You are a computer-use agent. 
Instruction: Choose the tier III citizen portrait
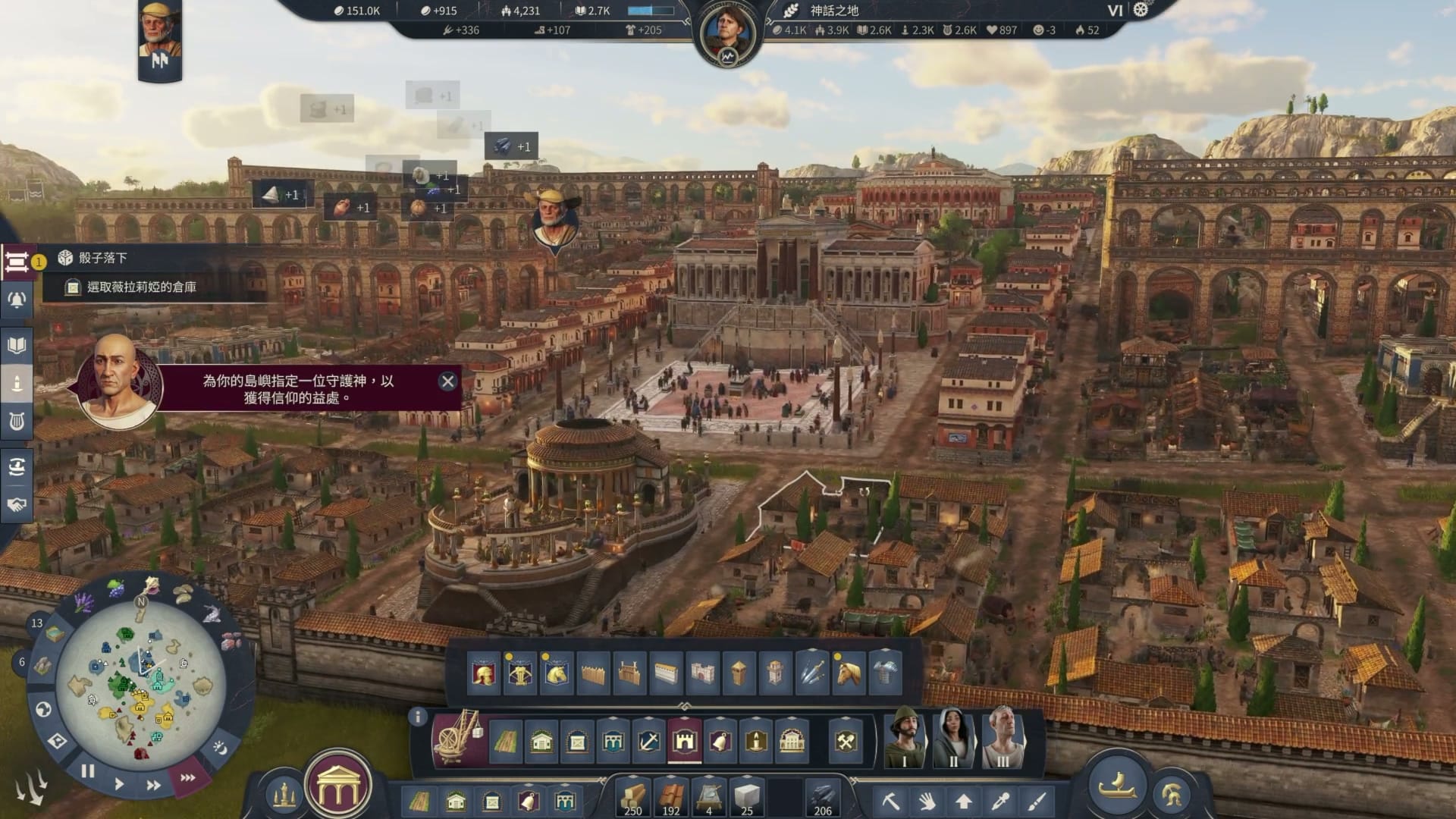(1003, 738)
